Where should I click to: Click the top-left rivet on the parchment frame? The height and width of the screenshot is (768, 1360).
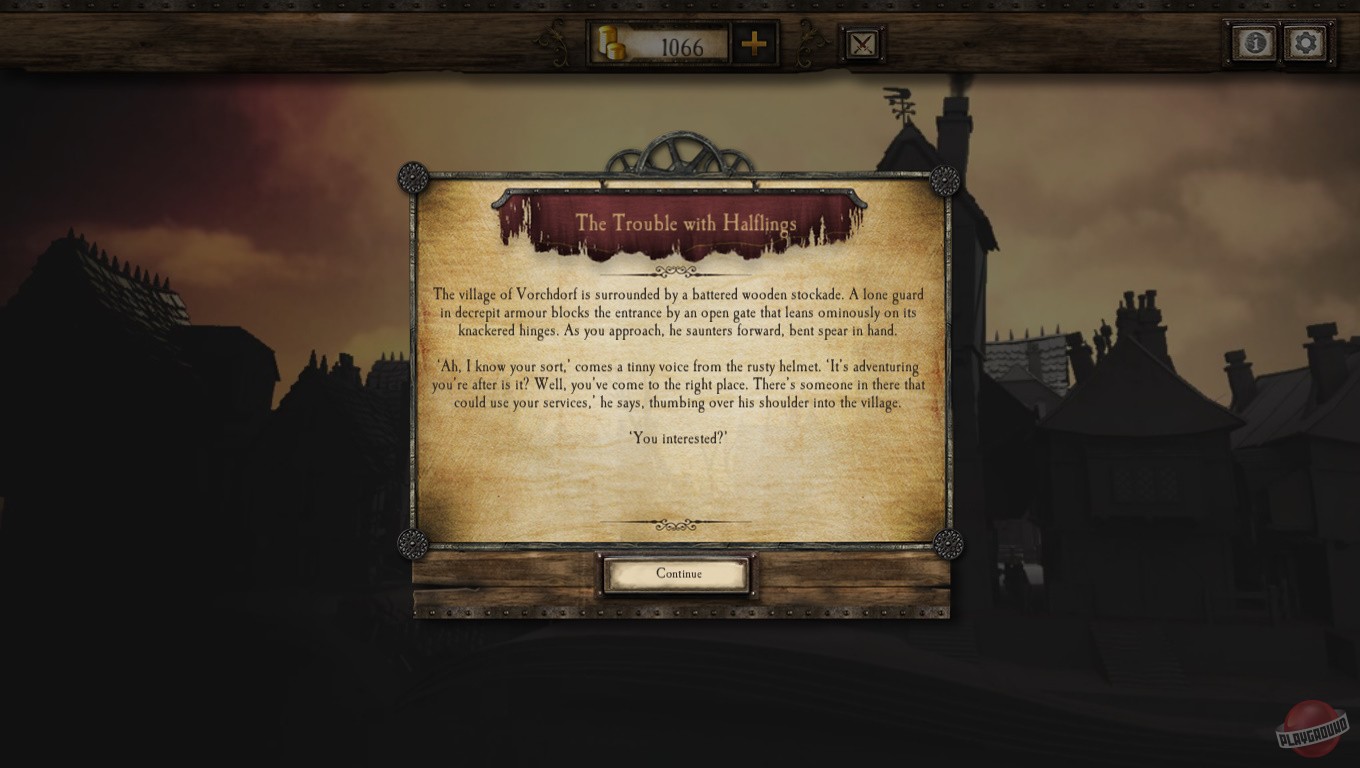[411, 177]
